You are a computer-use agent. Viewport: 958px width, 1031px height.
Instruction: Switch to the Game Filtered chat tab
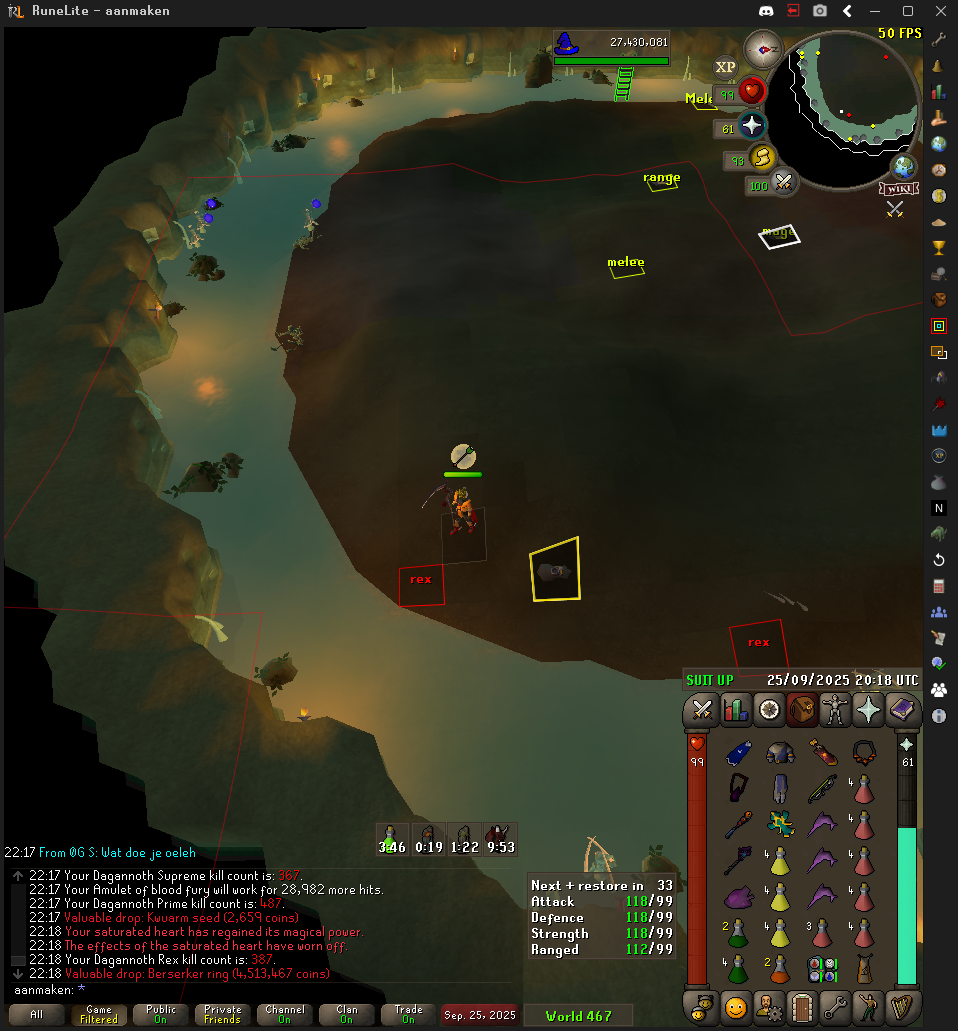coord(99,1015)
